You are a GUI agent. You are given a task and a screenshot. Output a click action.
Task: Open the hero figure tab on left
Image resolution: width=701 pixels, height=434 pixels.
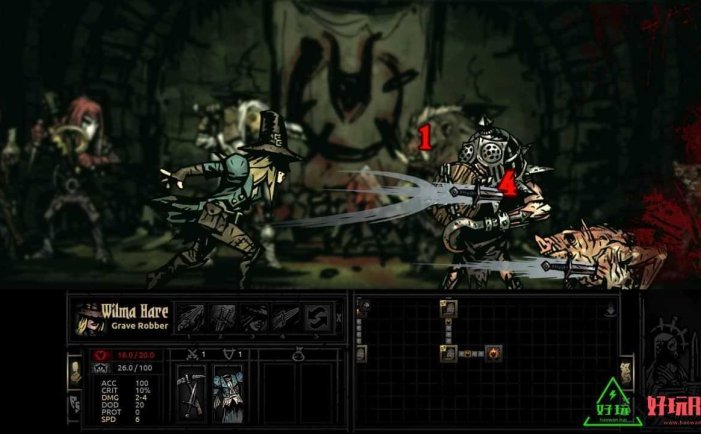click(73, 372)
